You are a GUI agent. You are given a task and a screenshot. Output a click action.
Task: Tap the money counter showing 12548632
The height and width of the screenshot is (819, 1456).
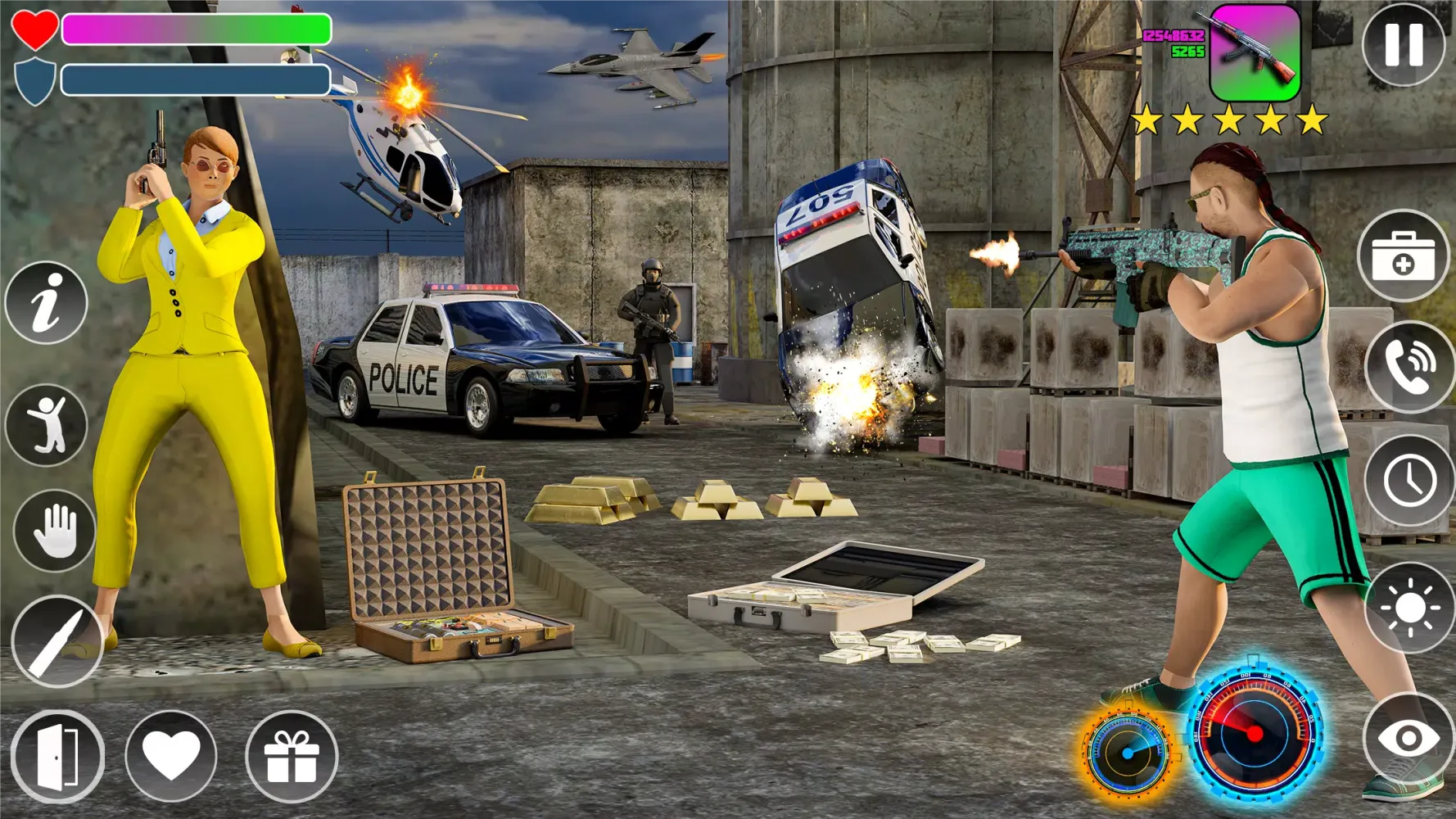[x=1173, y=37]
